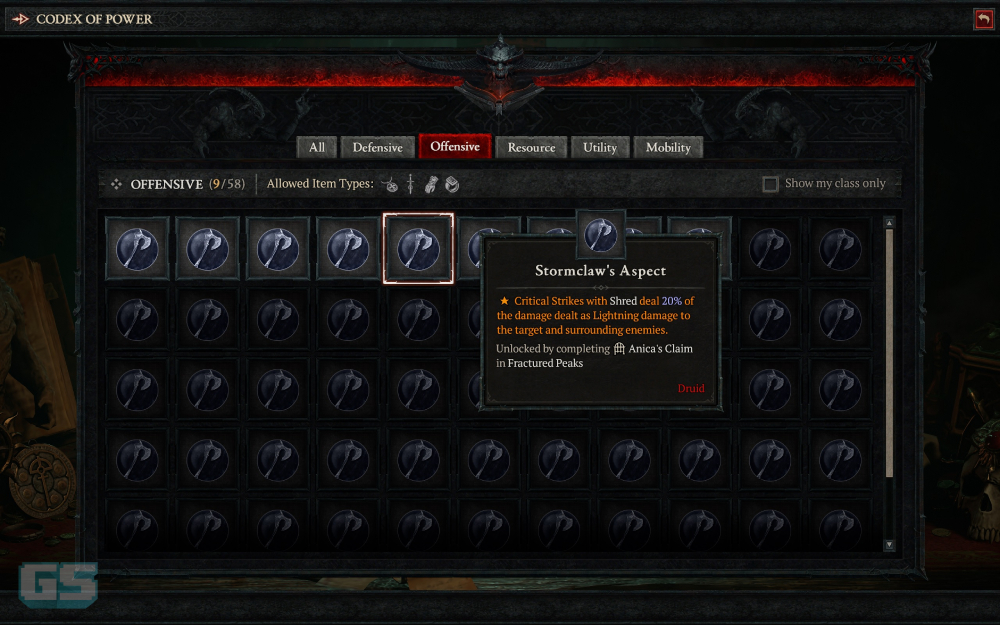This screenshot has height=625, width=1000.
Task: Select the Offensive tab
Action: 455,146
